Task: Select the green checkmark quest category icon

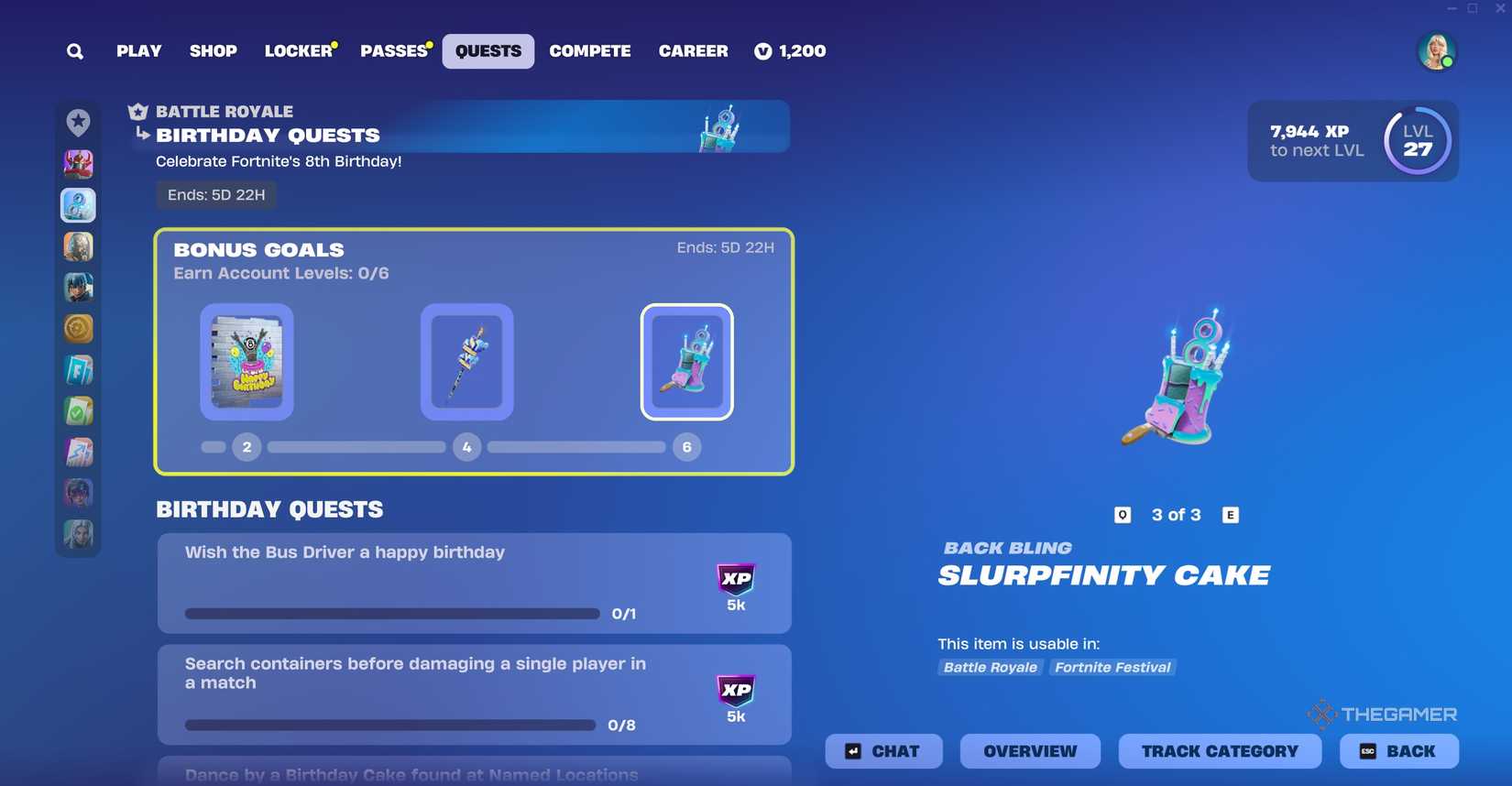Action: click(x=78, y=410)
